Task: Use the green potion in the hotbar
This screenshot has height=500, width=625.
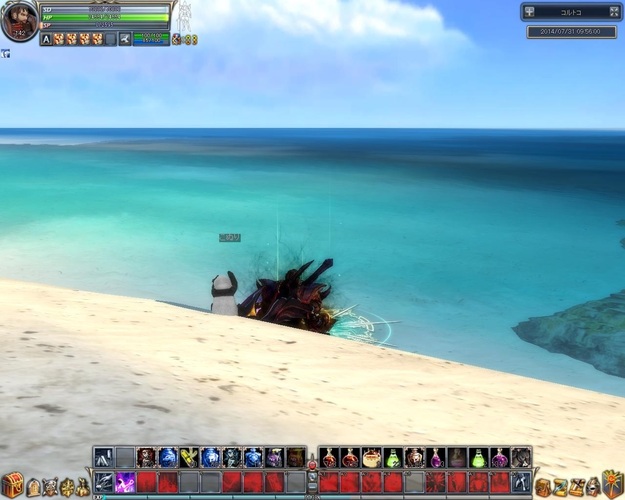Action: pyautogui.click(x=393, y=458)
